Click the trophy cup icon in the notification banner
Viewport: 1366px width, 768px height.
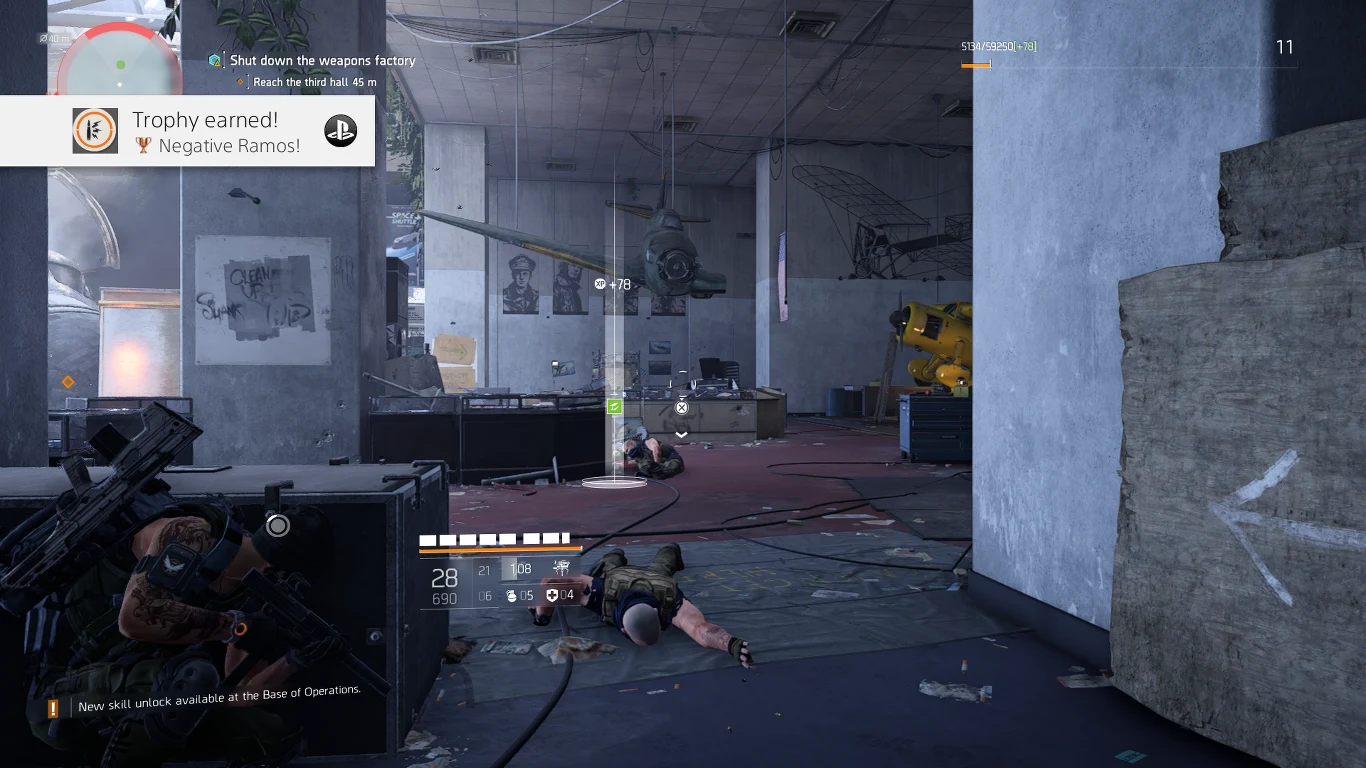point(143,145)
